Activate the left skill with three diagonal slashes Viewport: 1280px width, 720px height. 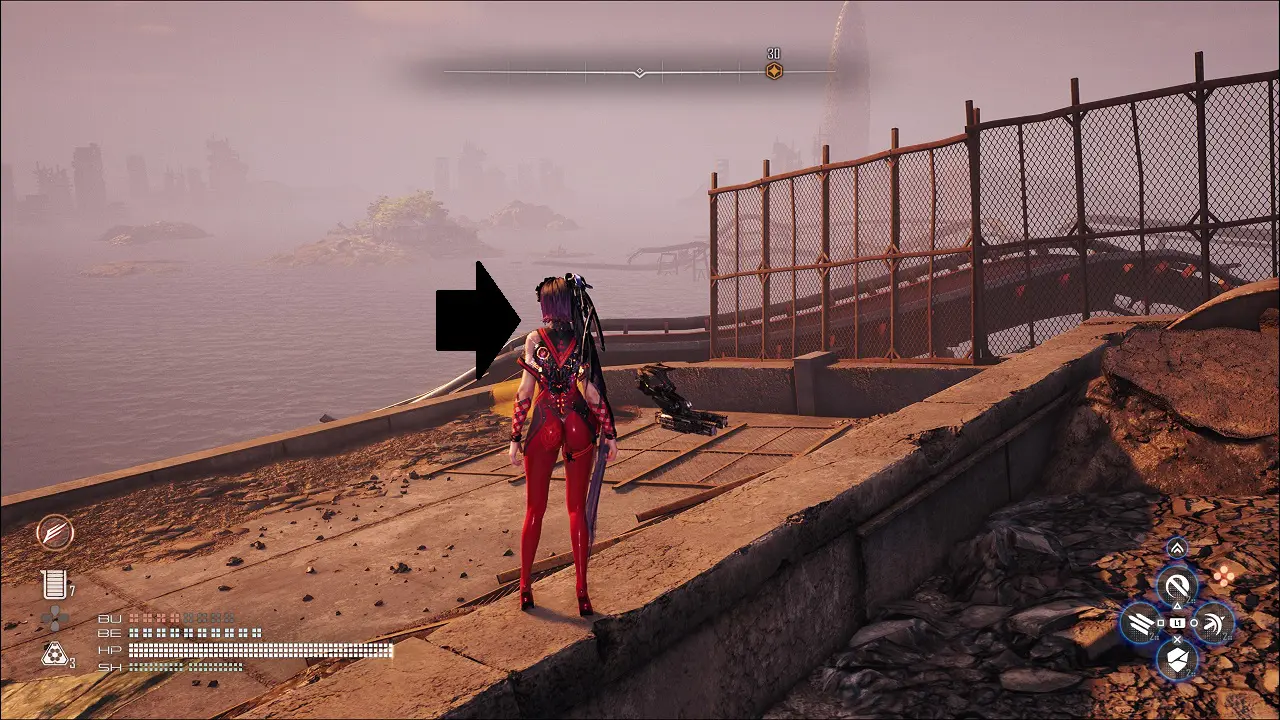point(1141,624)
